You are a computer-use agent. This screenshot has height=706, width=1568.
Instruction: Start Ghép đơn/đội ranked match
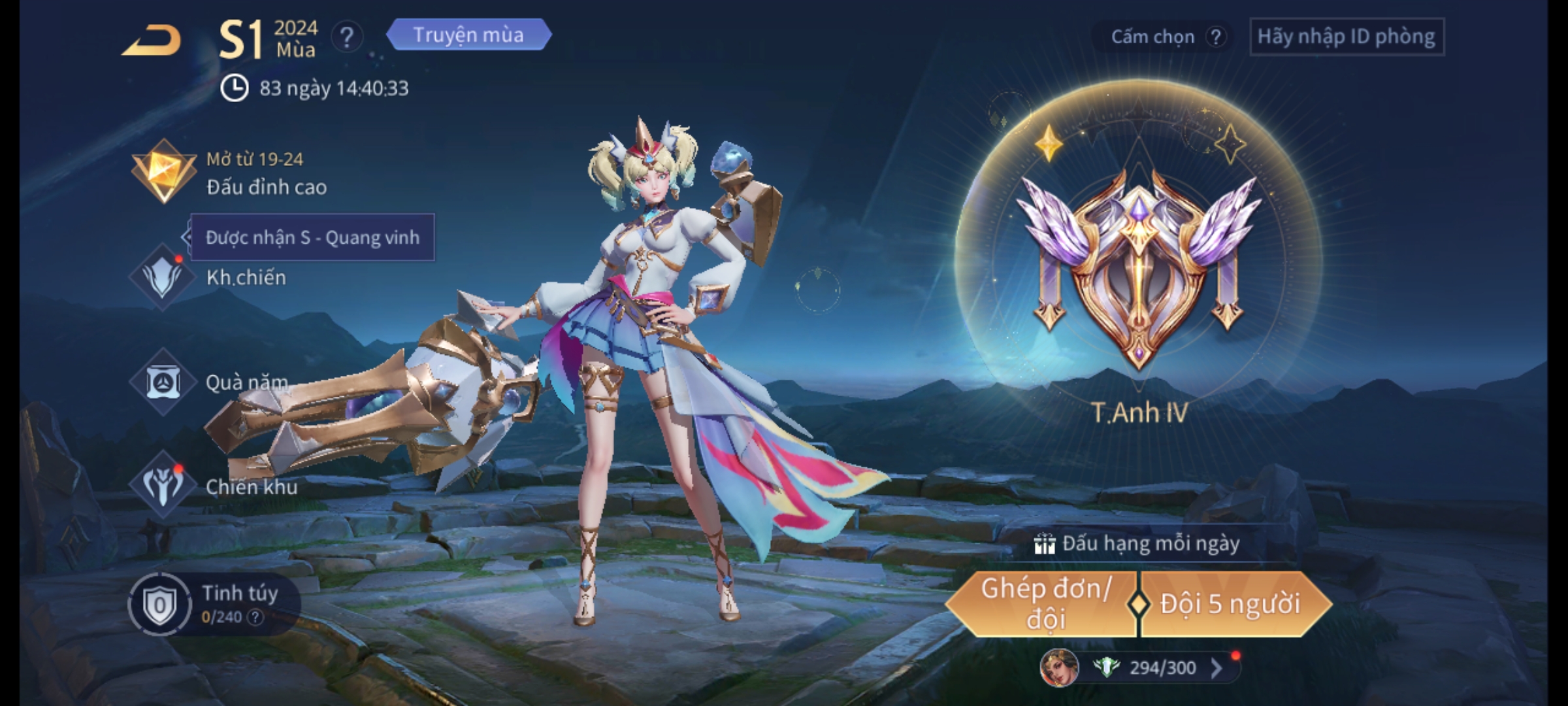(1044, 604)
